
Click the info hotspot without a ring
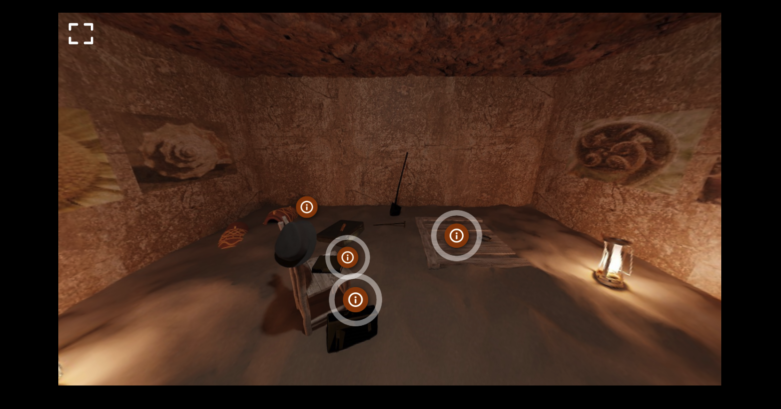coord(307,207)
